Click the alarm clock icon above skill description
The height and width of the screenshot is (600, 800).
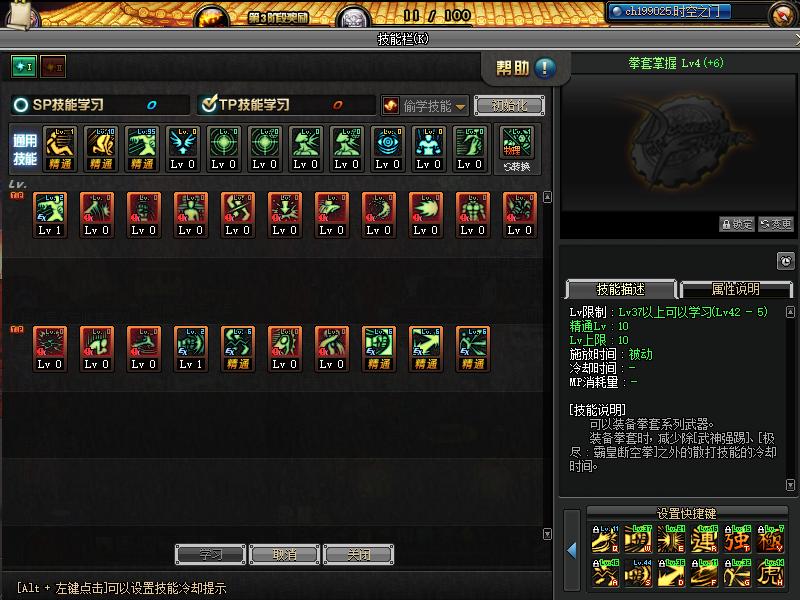click(x=785, y=261)
